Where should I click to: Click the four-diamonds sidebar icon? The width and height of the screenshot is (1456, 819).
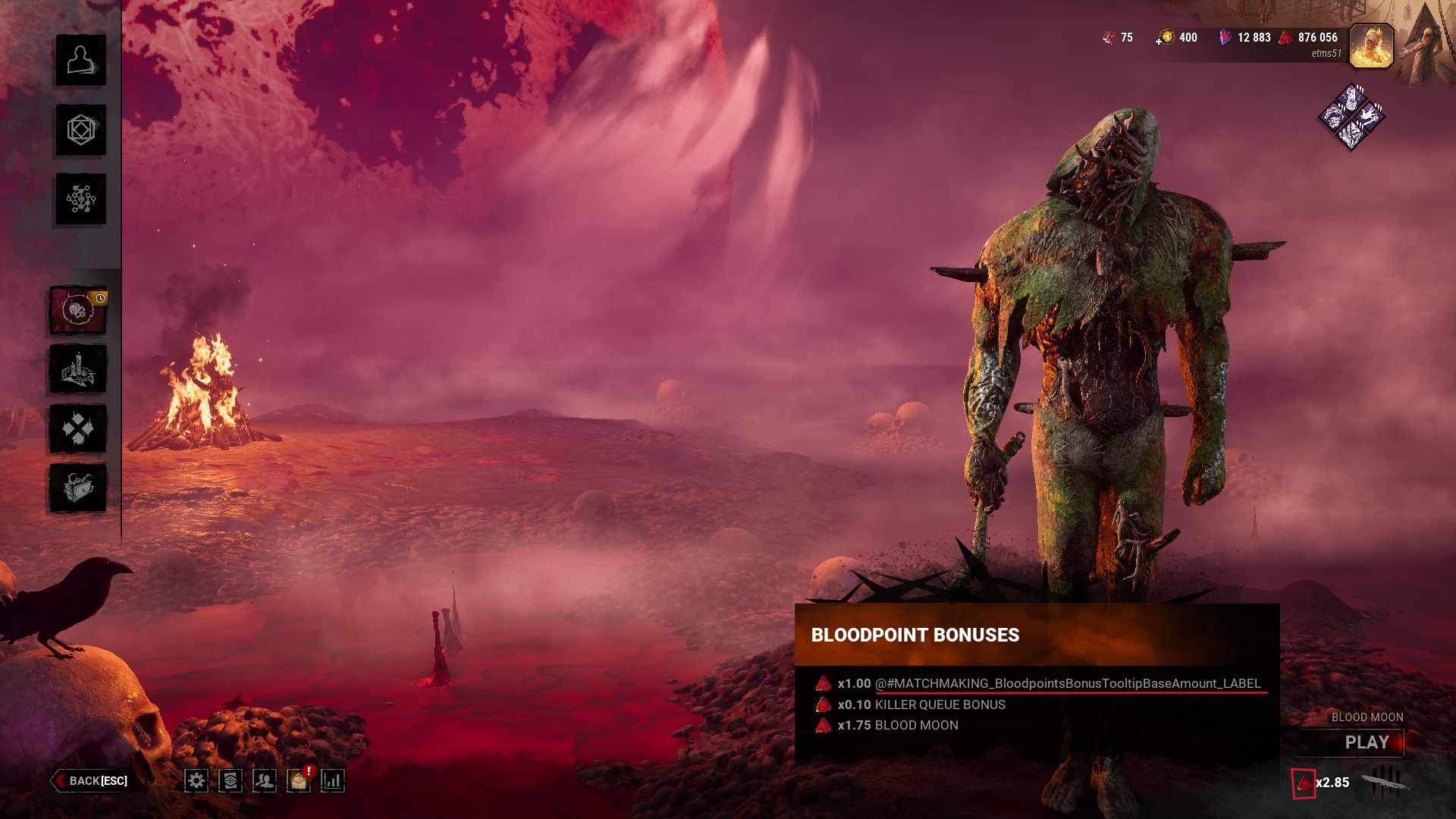coord(78,428)
